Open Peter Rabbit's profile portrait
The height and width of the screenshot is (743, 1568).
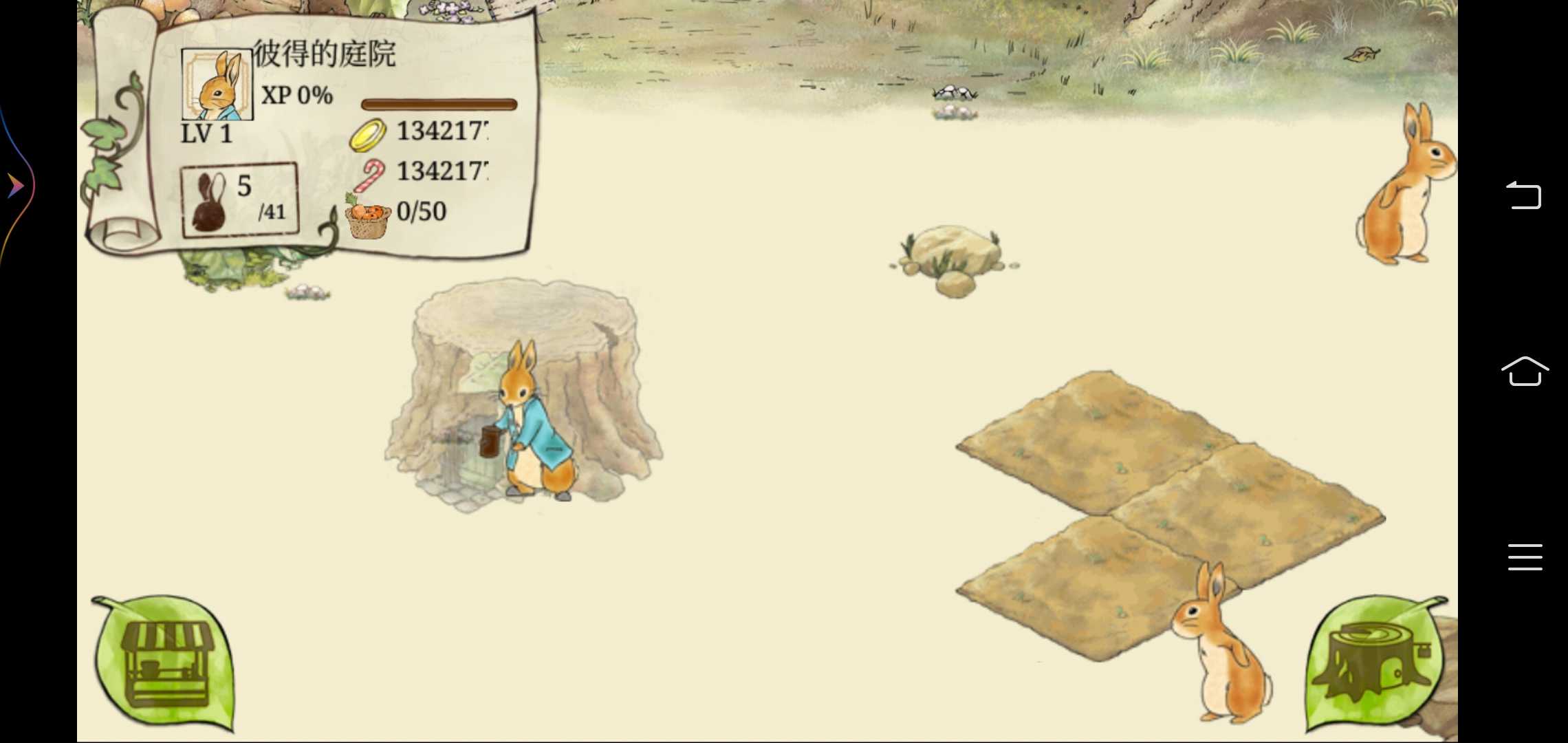pos(217,85)
